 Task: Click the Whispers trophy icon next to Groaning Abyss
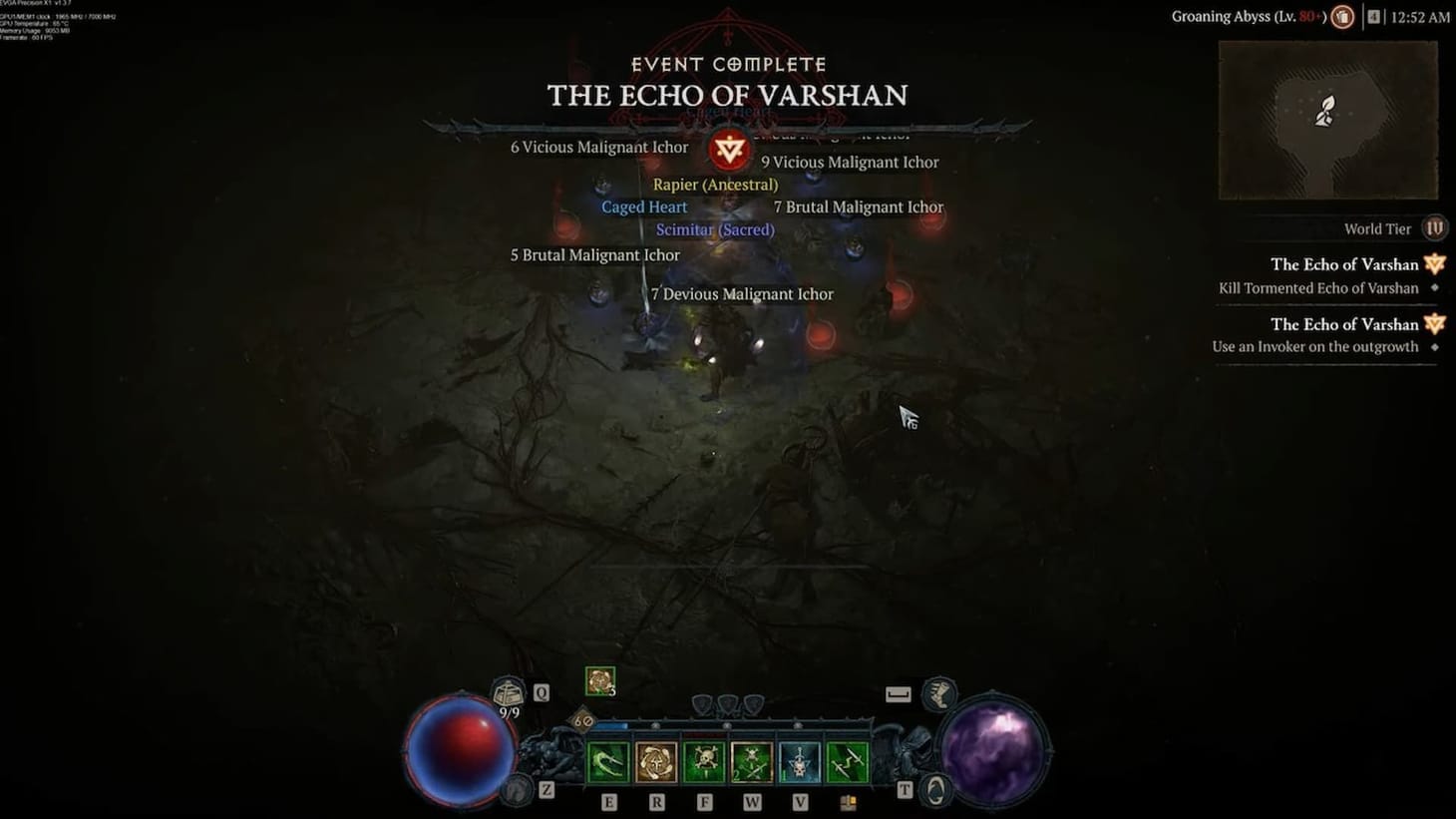(1341, 16)
